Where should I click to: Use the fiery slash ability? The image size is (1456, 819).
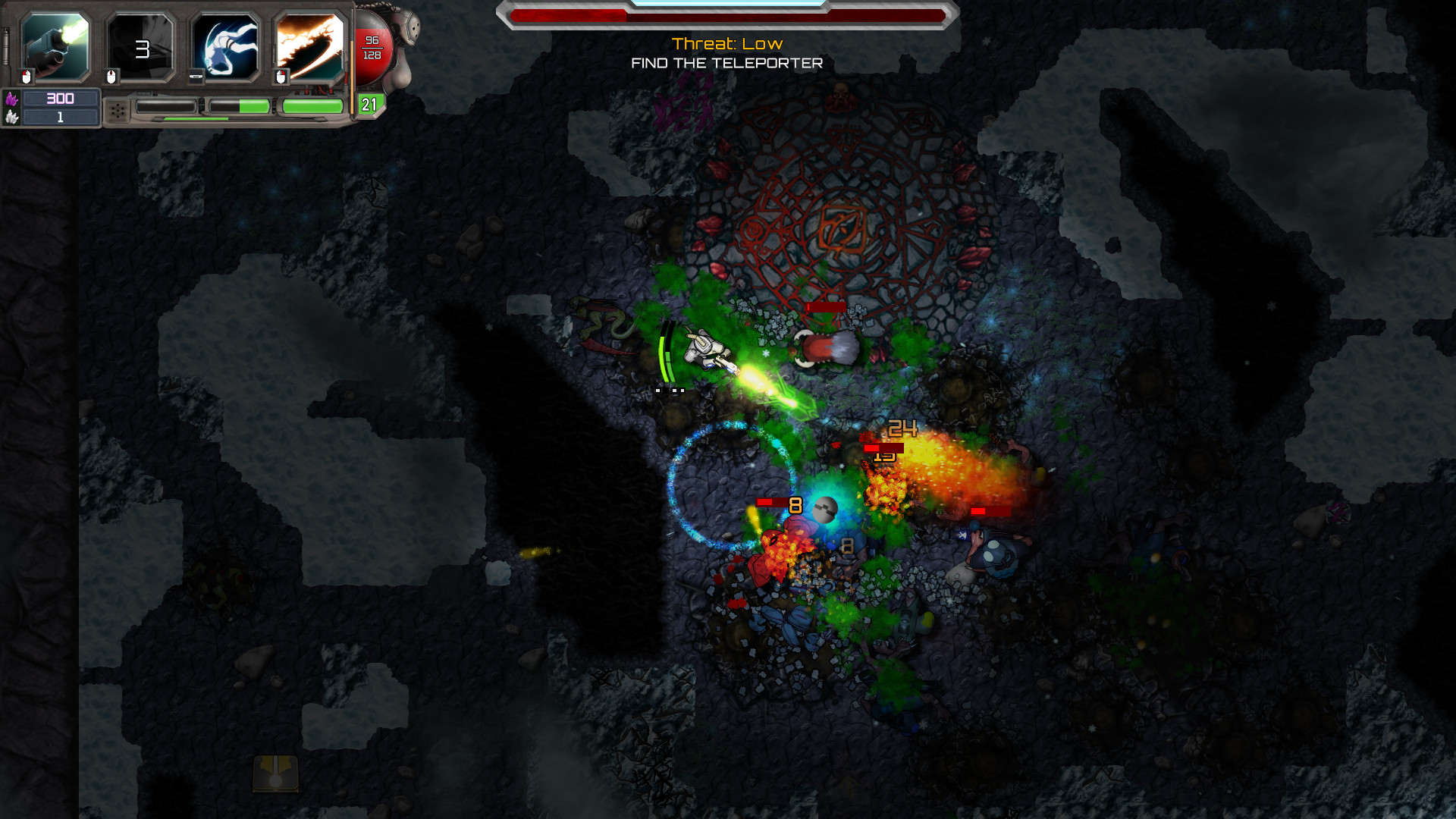(x=310, y=47)
